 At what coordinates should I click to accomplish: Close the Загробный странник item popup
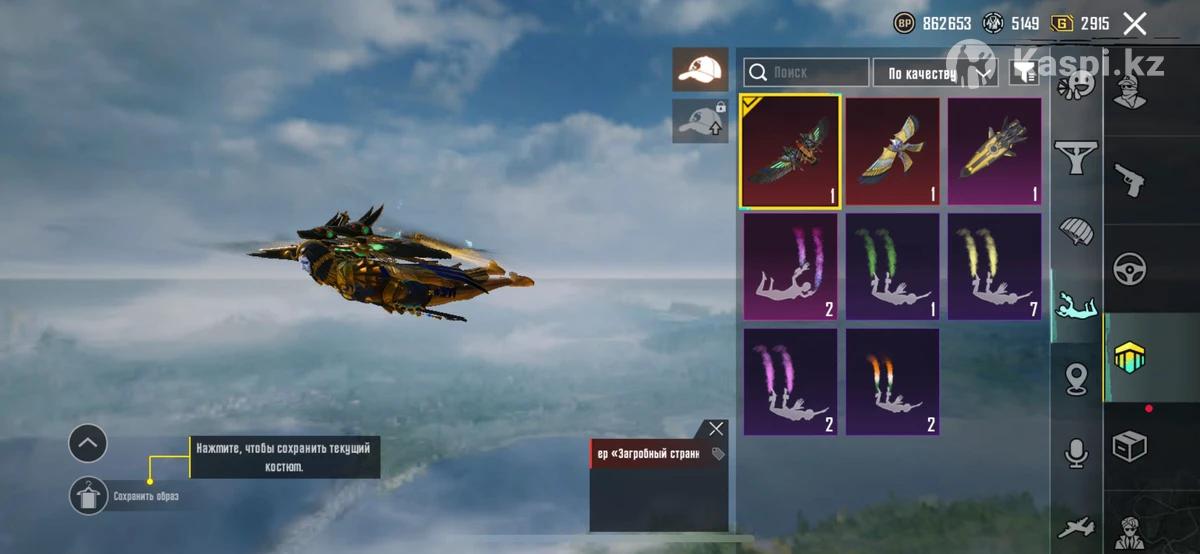coord(716,429)
